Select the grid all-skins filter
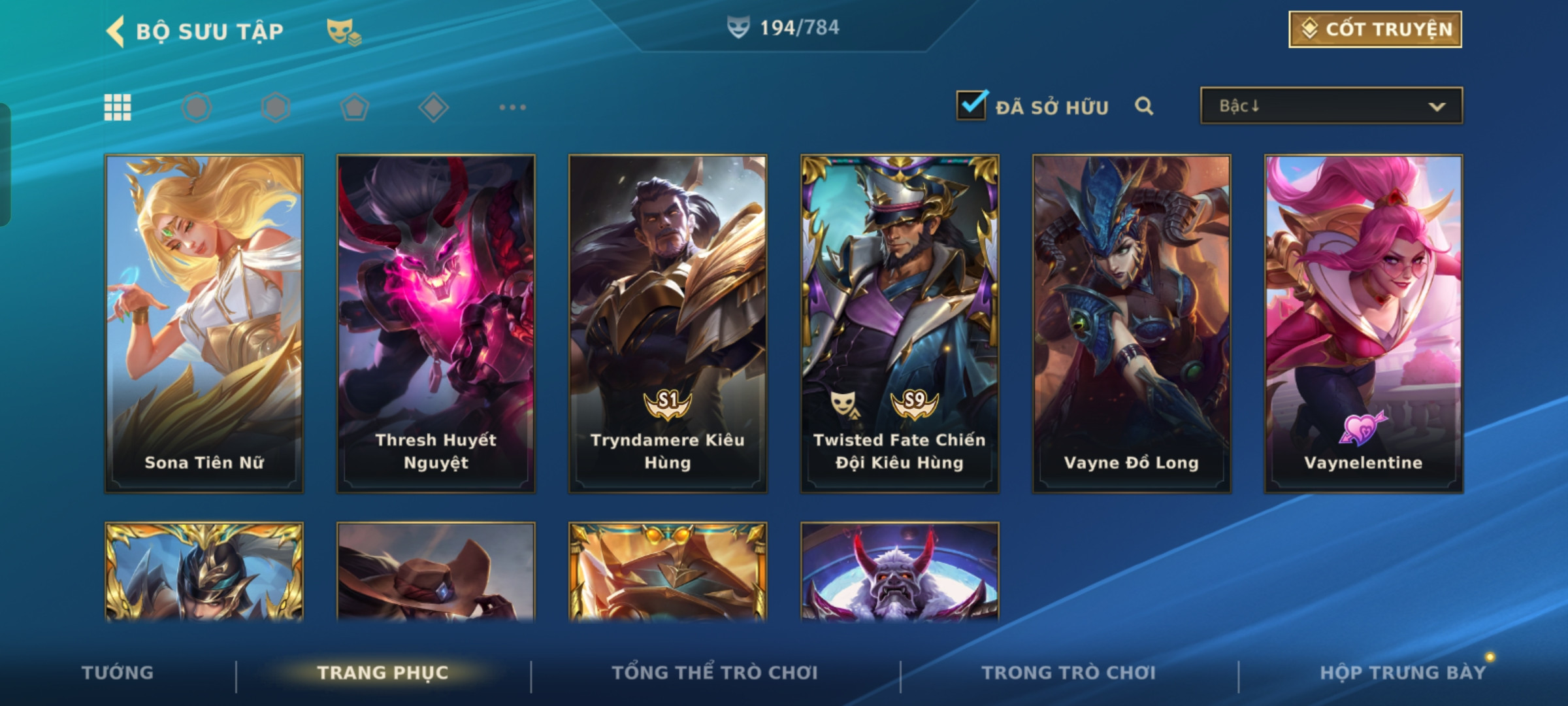 point(118,107)
